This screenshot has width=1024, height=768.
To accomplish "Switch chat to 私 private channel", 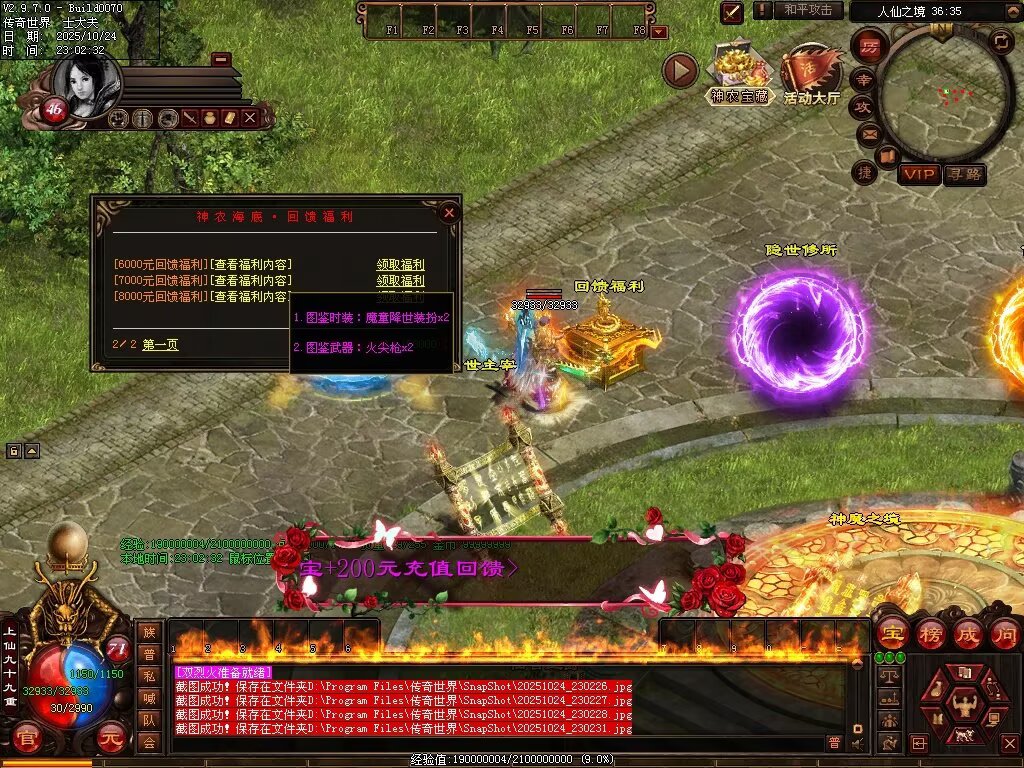I will tap(149, 675).
